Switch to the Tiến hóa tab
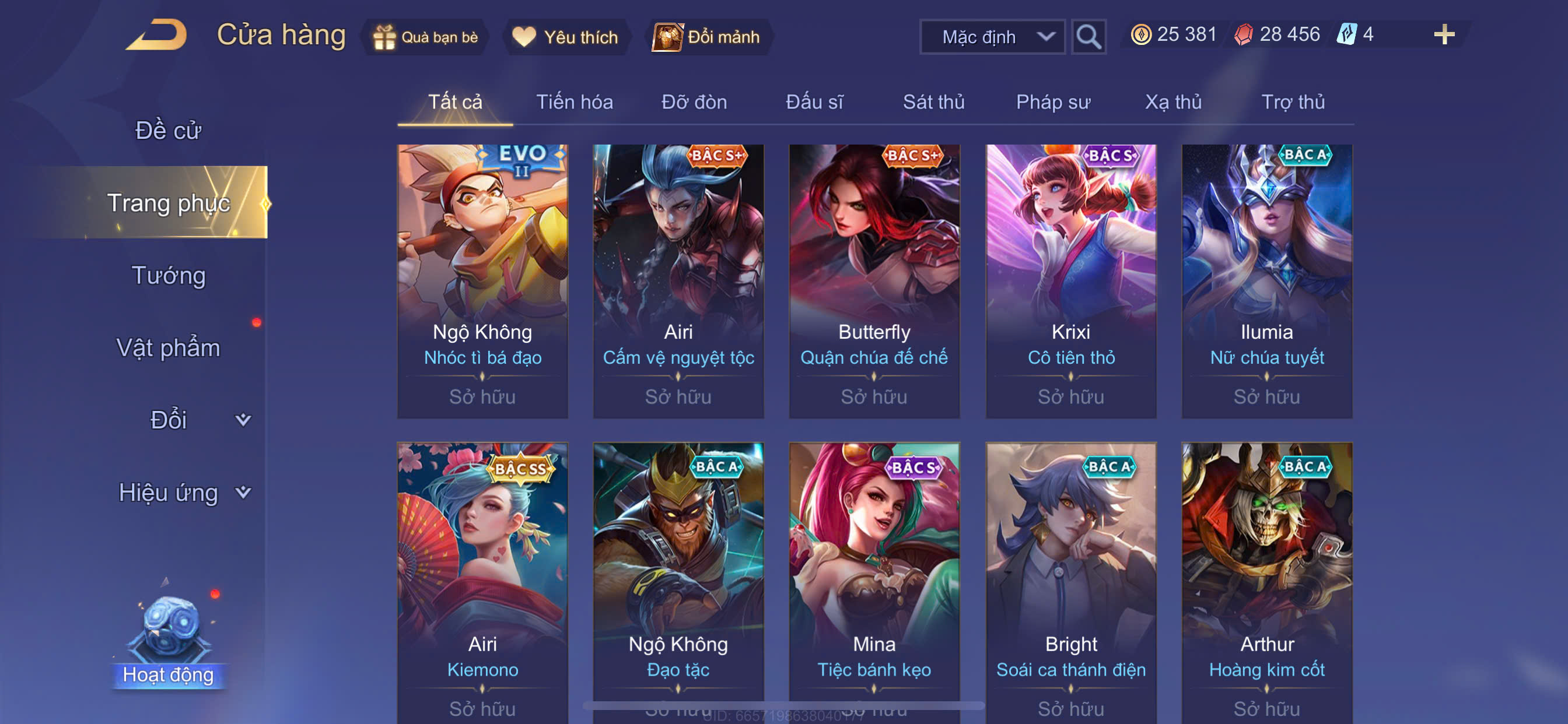The image size is (1568, 724). 574,101
